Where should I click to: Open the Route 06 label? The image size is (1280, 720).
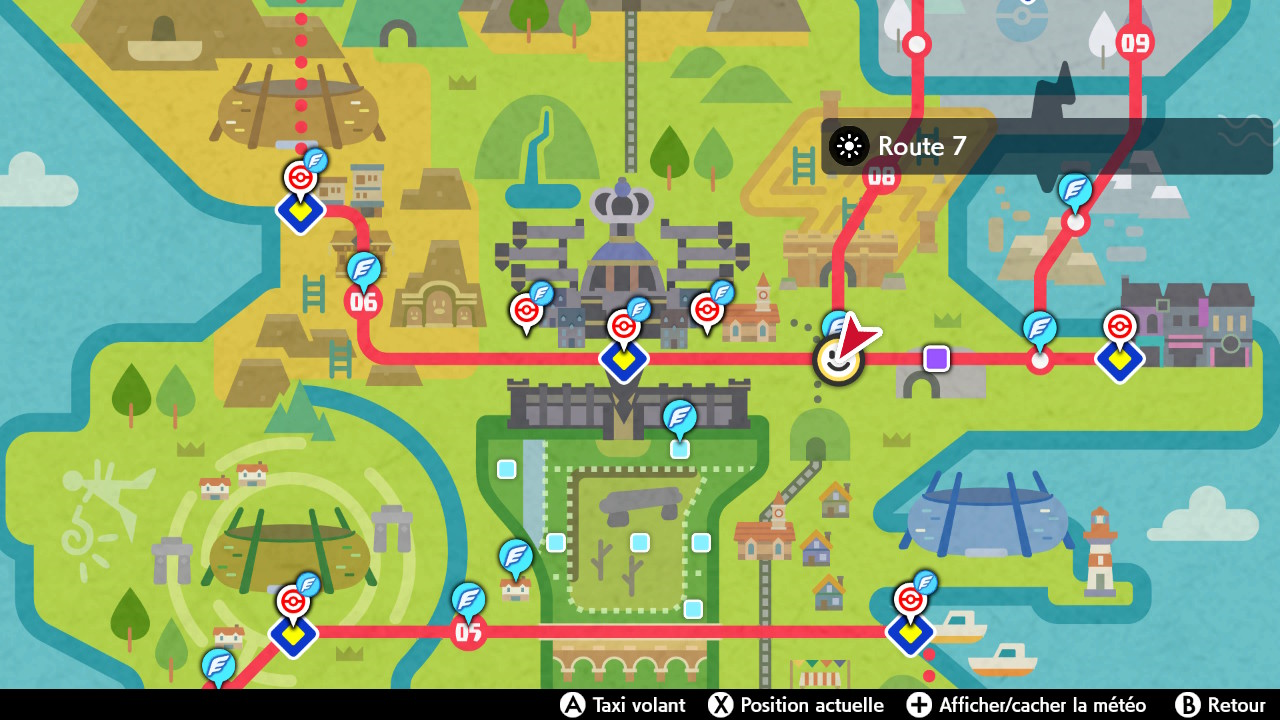(x=363, y=300)
